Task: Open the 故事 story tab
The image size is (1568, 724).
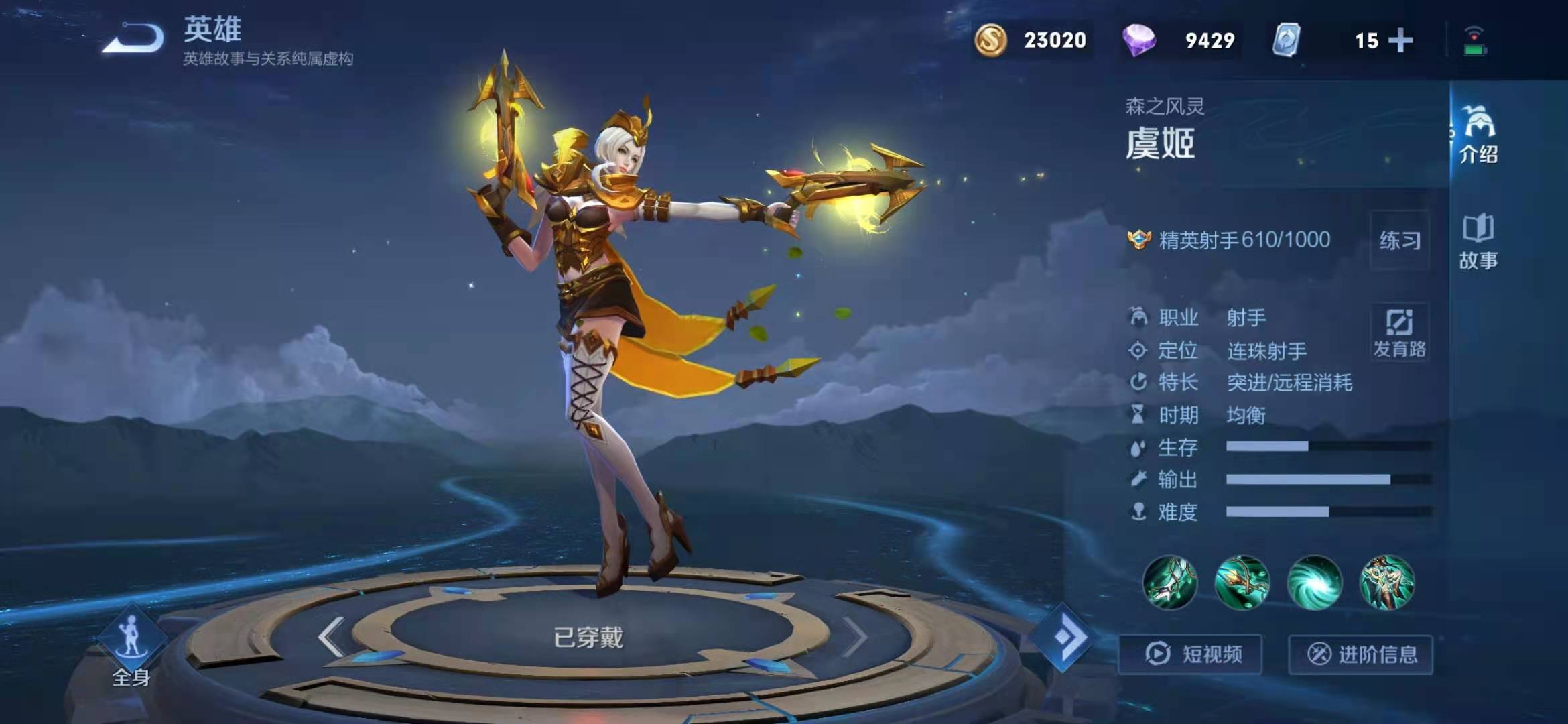Action: [1478, 242]
